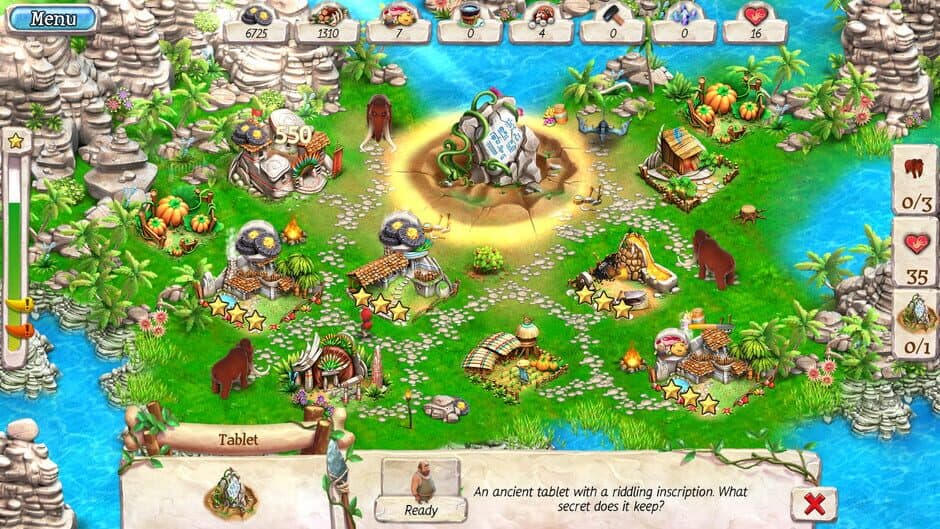940x529 pixels.
Task: Select the Ready worker button
Action: click(x=421, y=490)
